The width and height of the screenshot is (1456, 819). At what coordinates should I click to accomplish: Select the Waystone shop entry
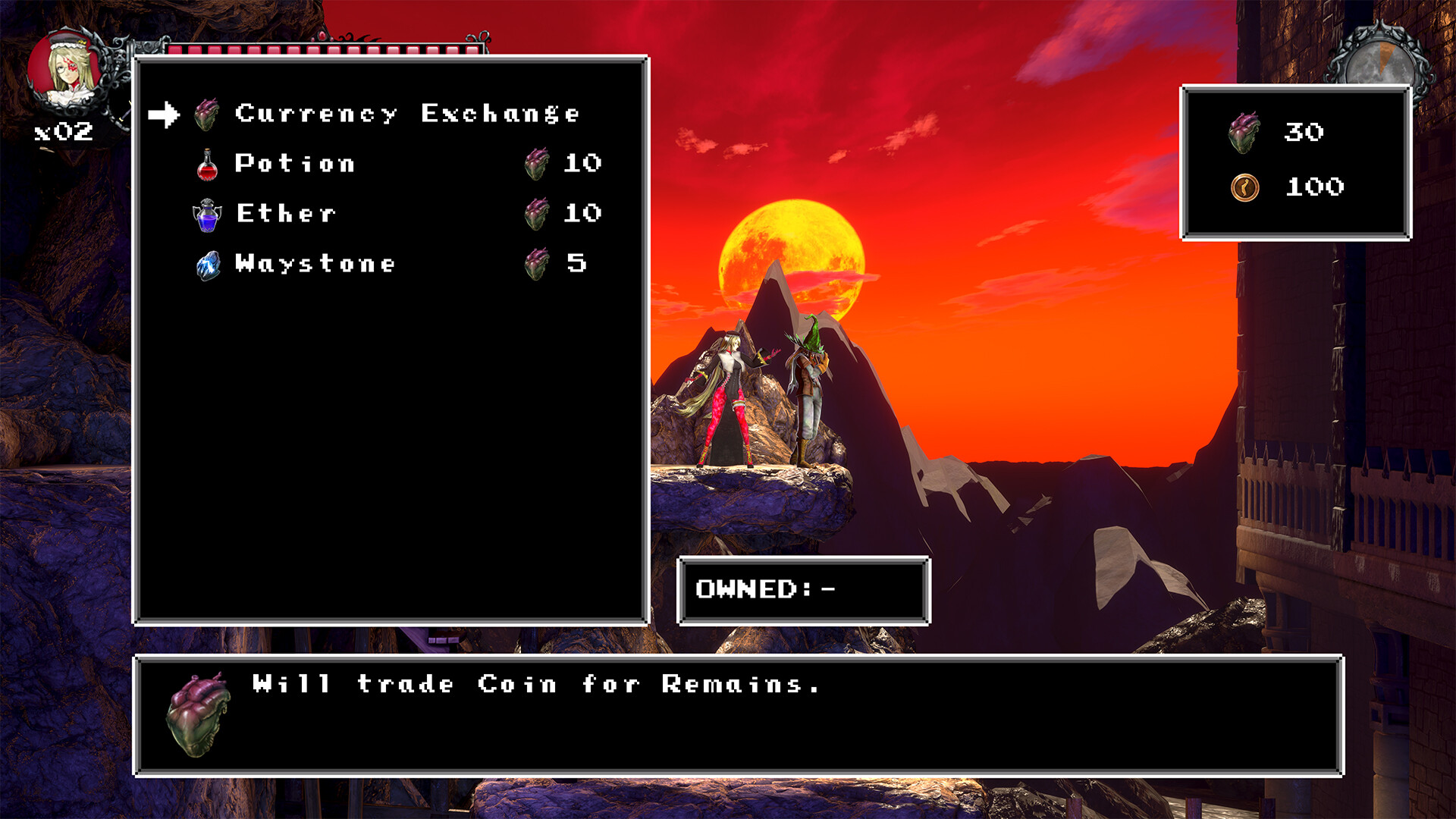[x=313, y=264]
